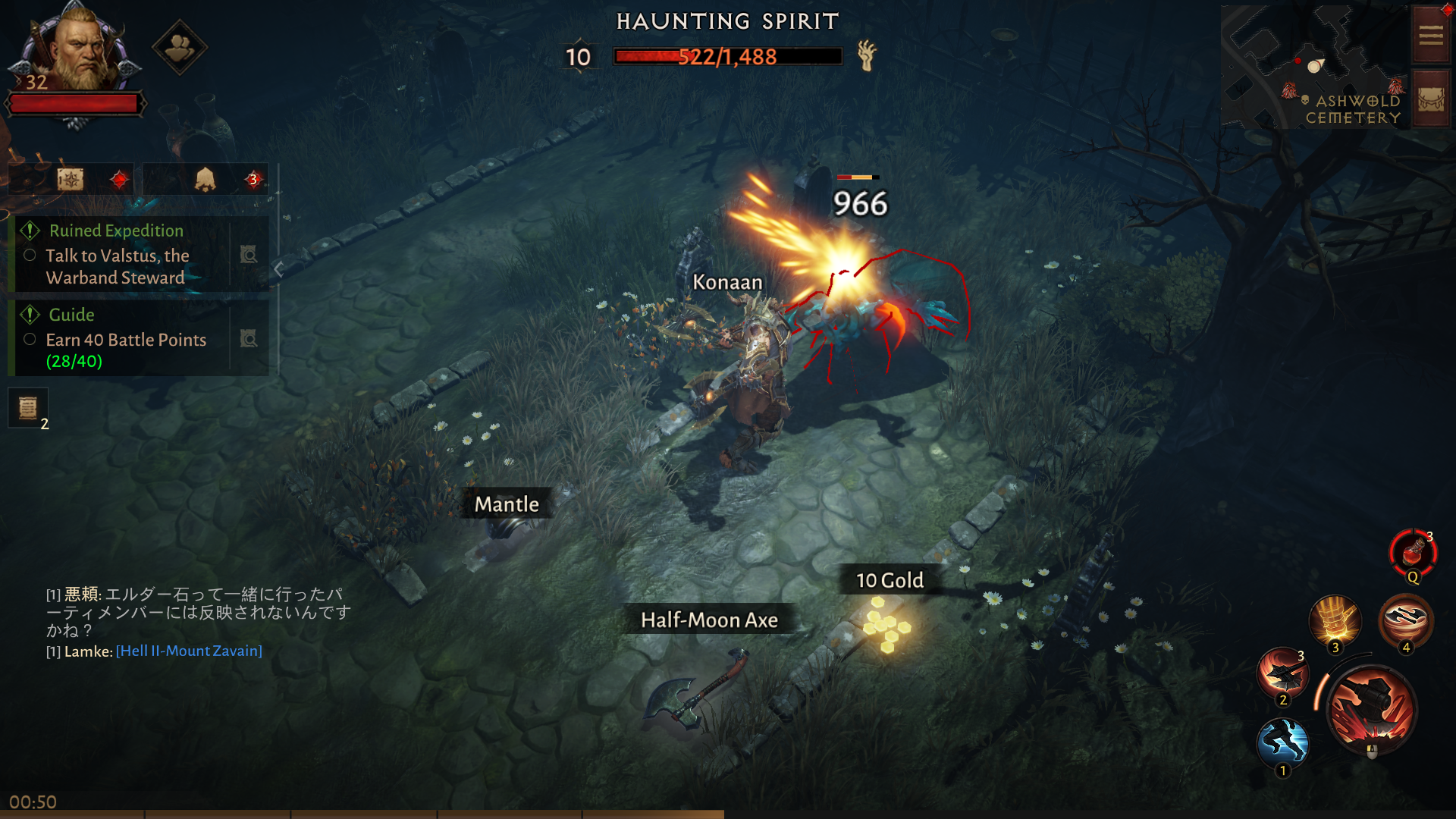Pick up the Half-Moon Axe drop
1456x819 pixels.
709,620
